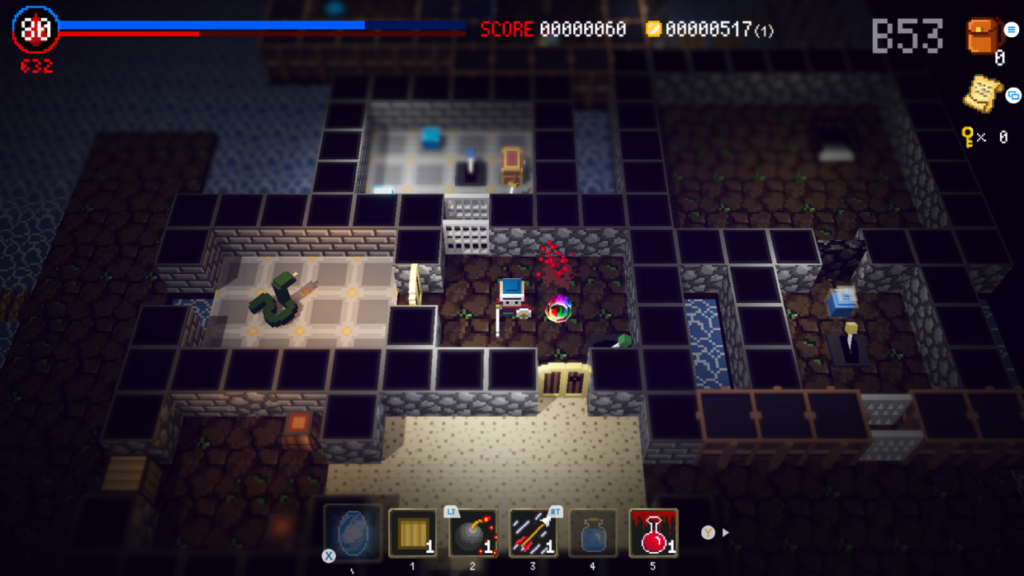Viewport: 1024px width, 576px height.
Task: Show the next hotbar page arrow
Action: pyautogui.click(x=725, y=532)
